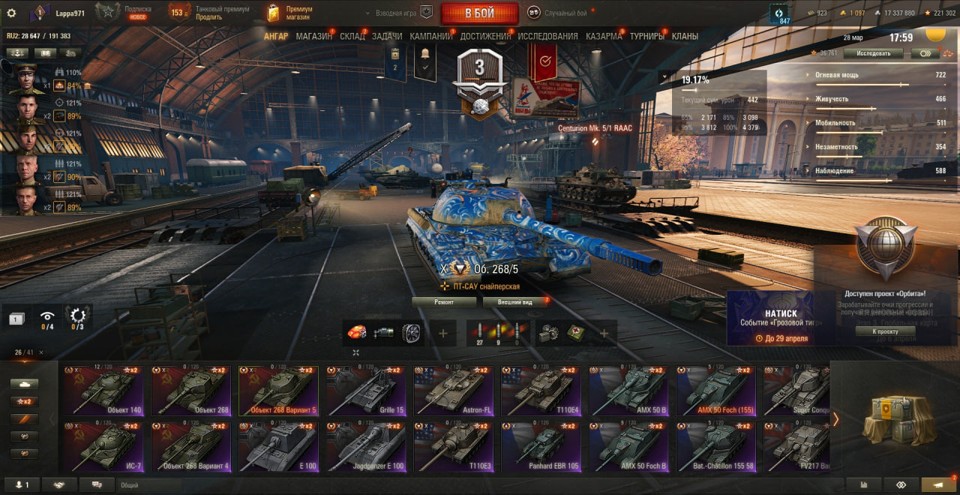Click the К проекту button

tap(885, 331)
